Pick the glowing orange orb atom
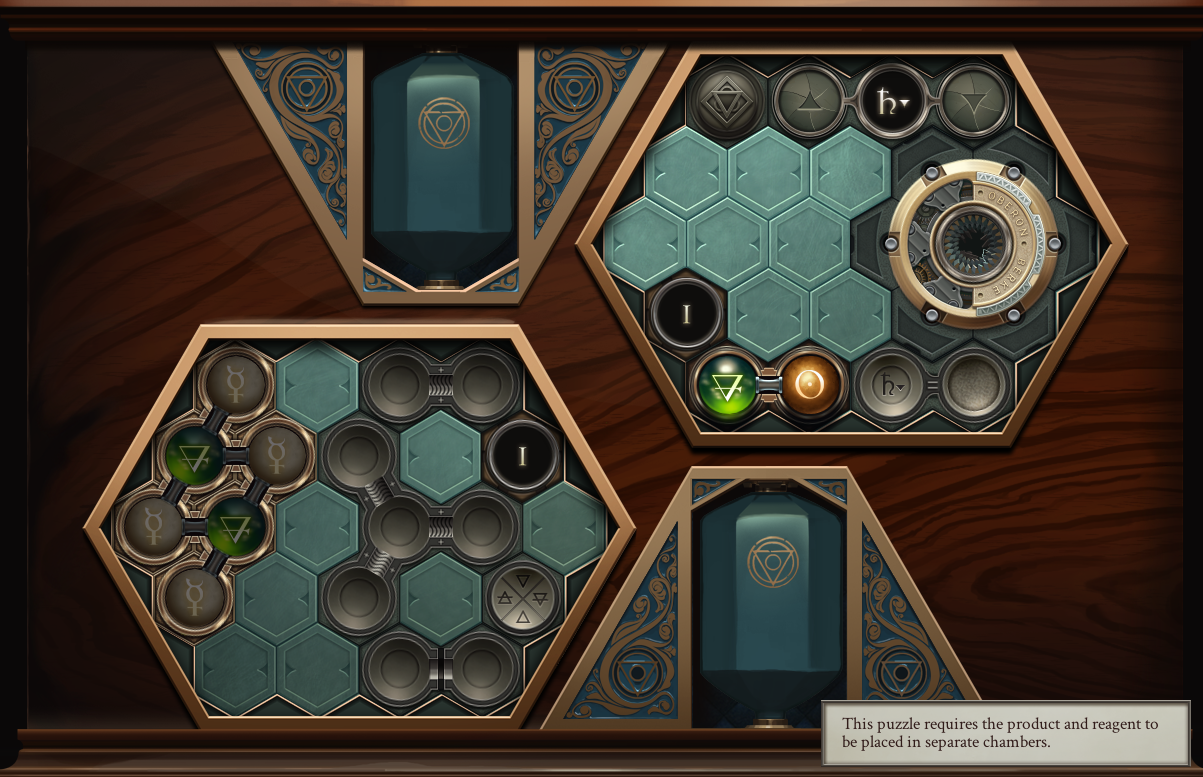Viewport: 1203px width, 777px height. coord(812,383)
